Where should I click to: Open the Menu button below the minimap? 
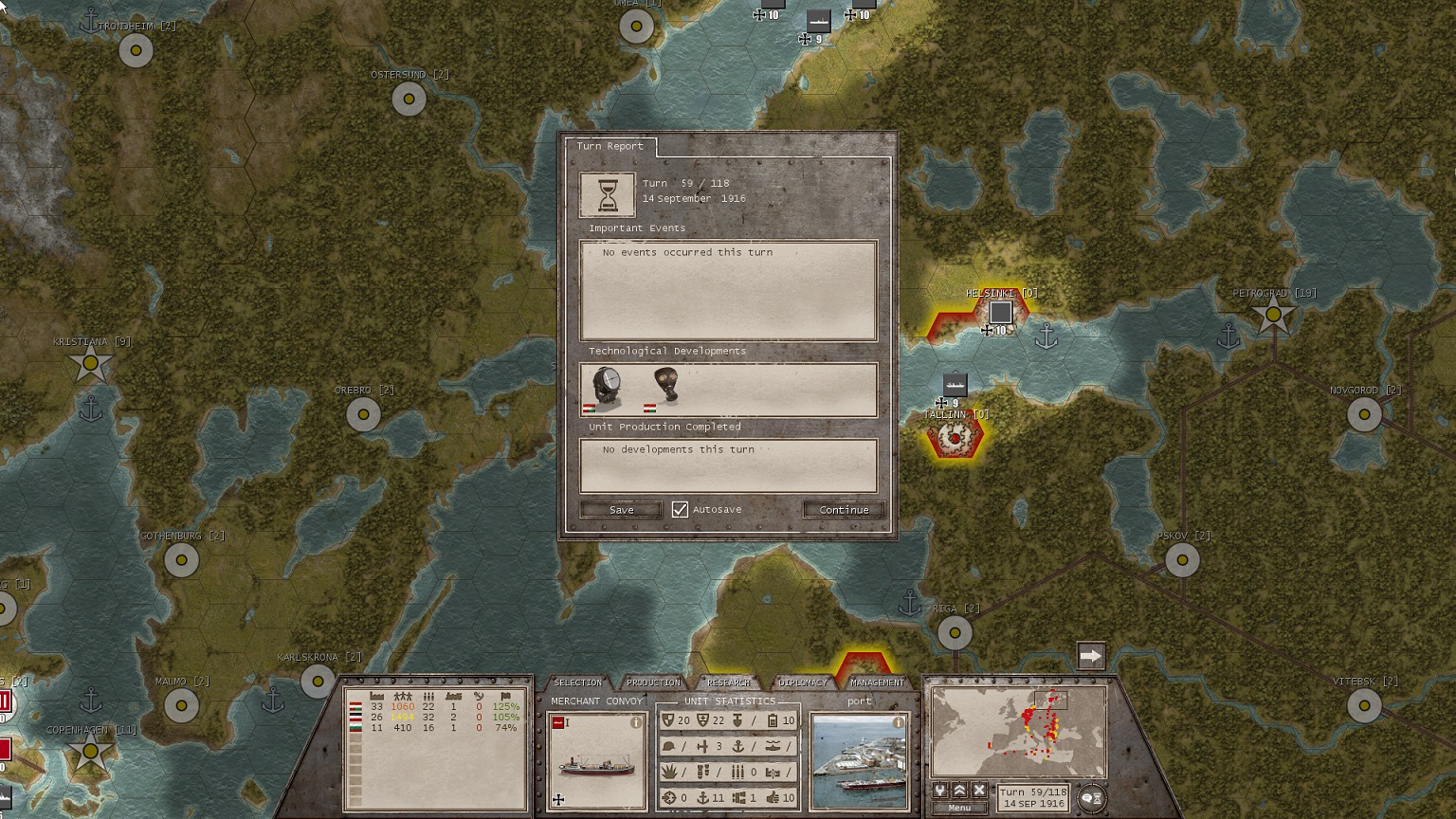pyautogui.click(x=959, y=808)
